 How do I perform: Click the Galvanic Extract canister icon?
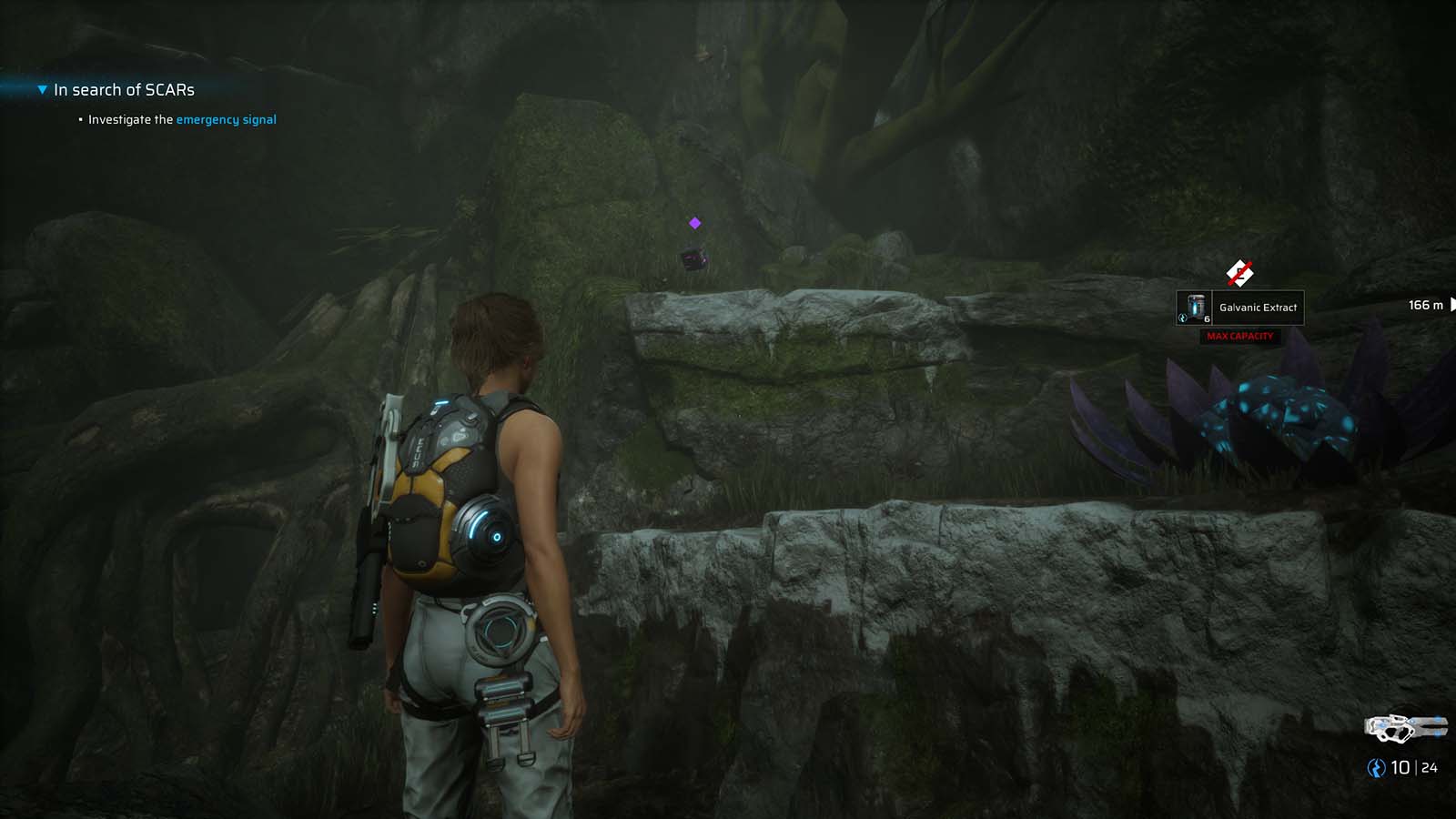pyautogui.click(x=1193, y=307)
